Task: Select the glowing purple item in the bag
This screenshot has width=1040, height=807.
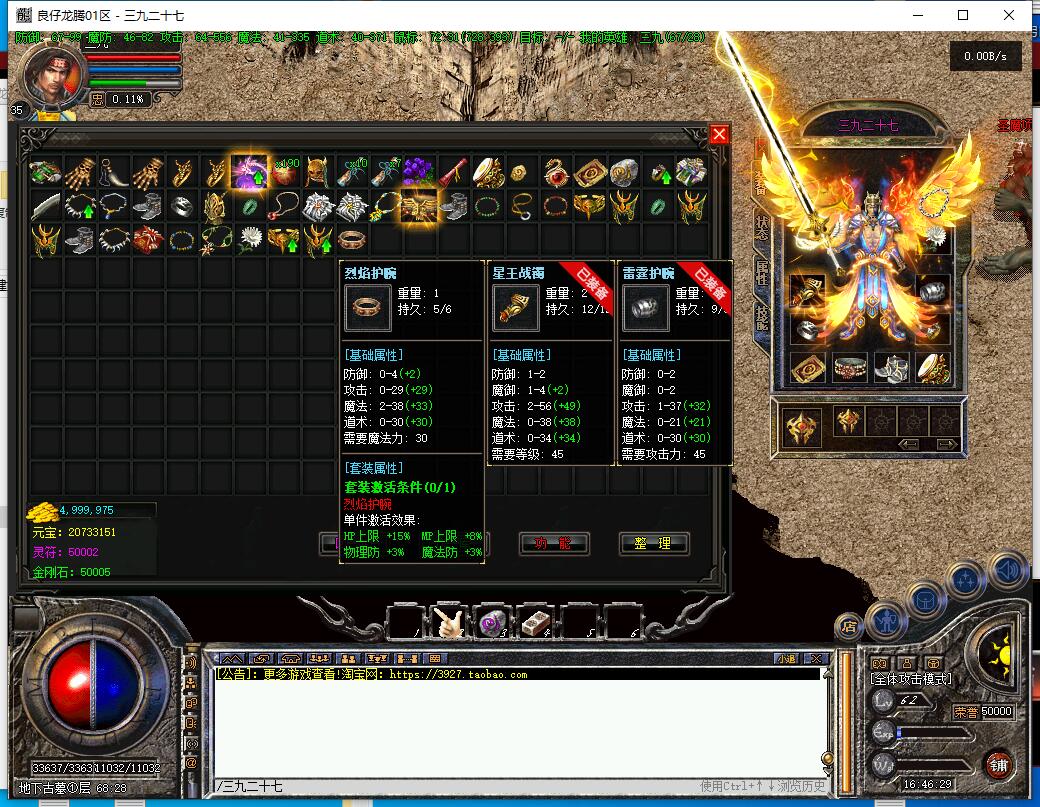Action: coord(248,172)
